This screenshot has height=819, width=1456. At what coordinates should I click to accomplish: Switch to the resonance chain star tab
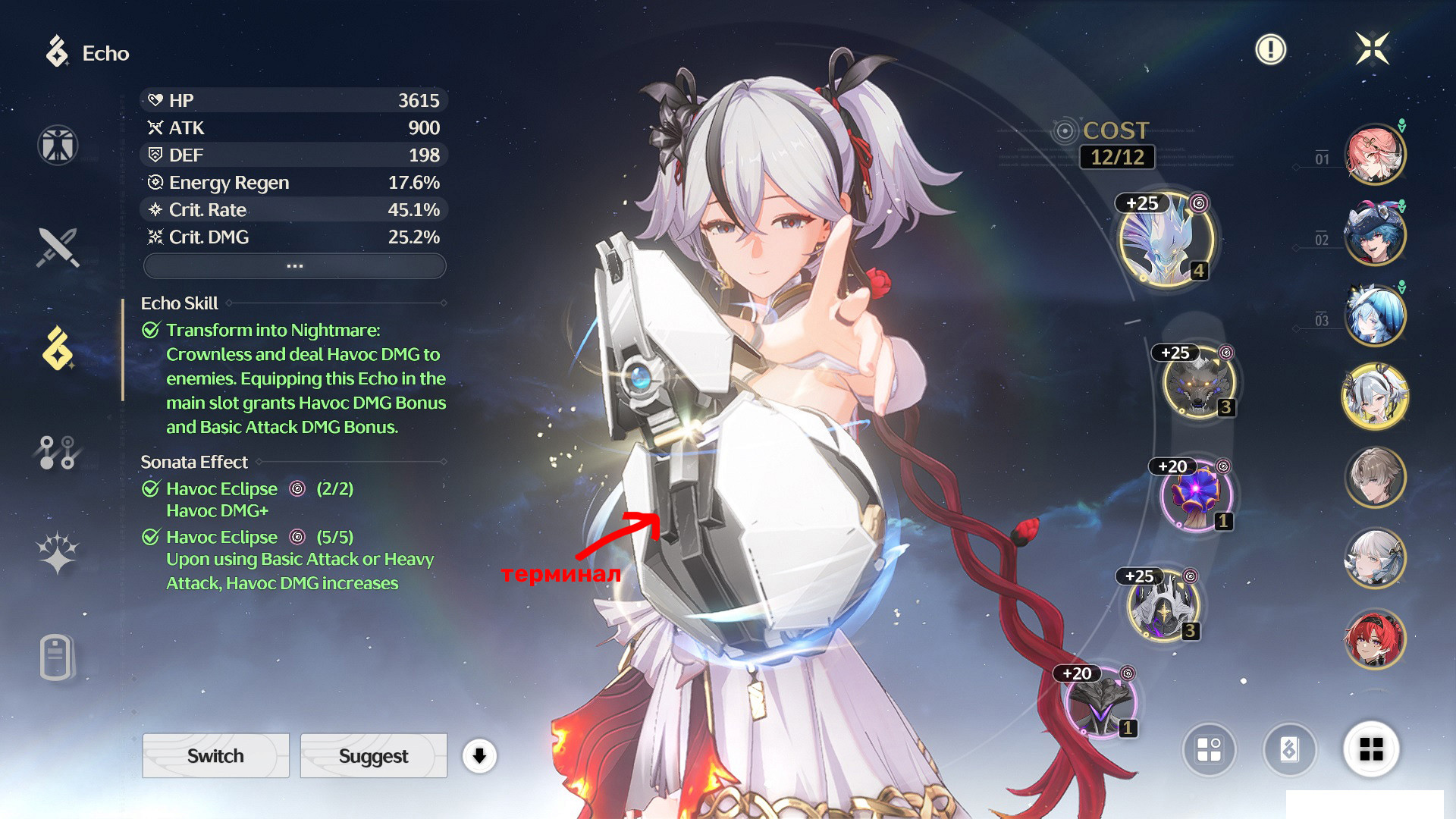[x=58, y=552]
